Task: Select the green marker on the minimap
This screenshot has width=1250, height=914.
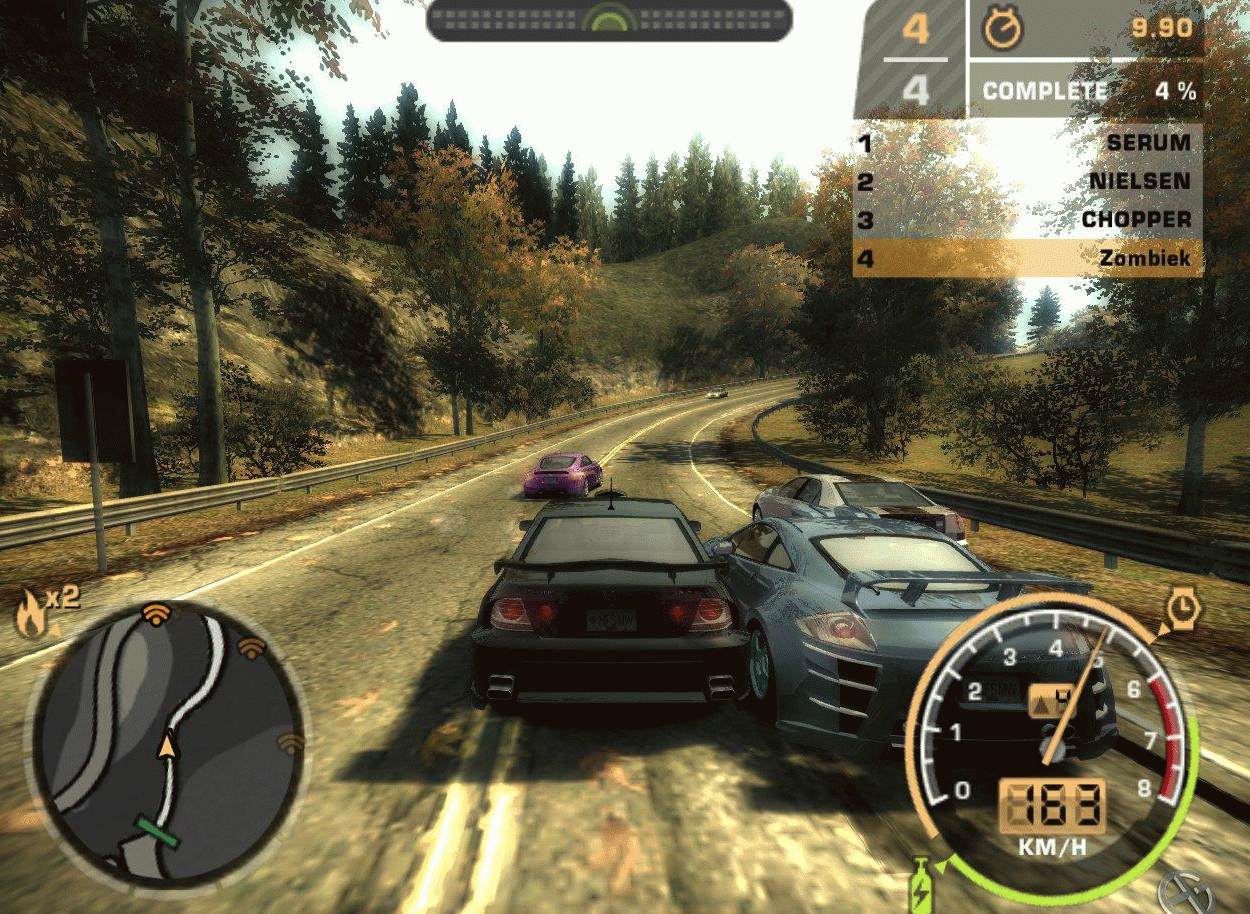Action: coord(159,832)
